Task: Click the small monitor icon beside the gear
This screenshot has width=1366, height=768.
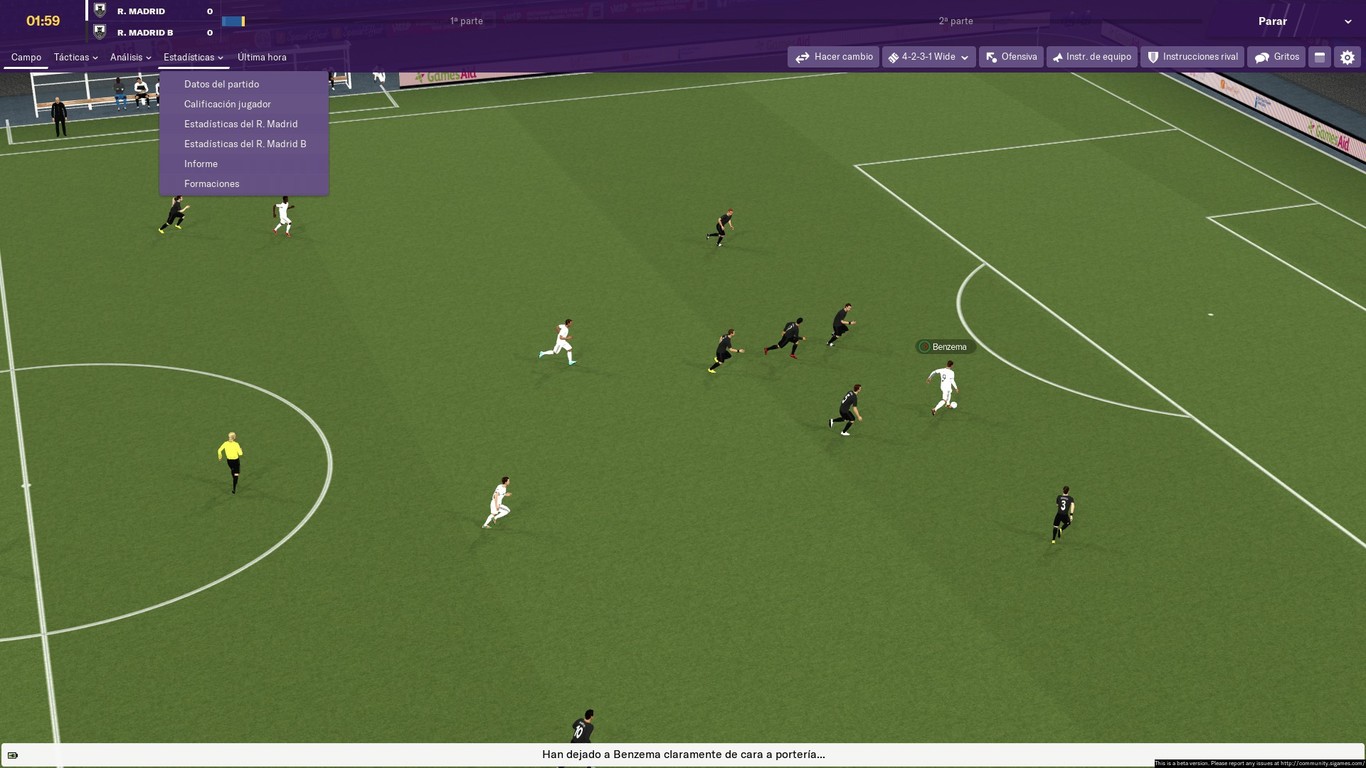Action: coord(1318,57)
